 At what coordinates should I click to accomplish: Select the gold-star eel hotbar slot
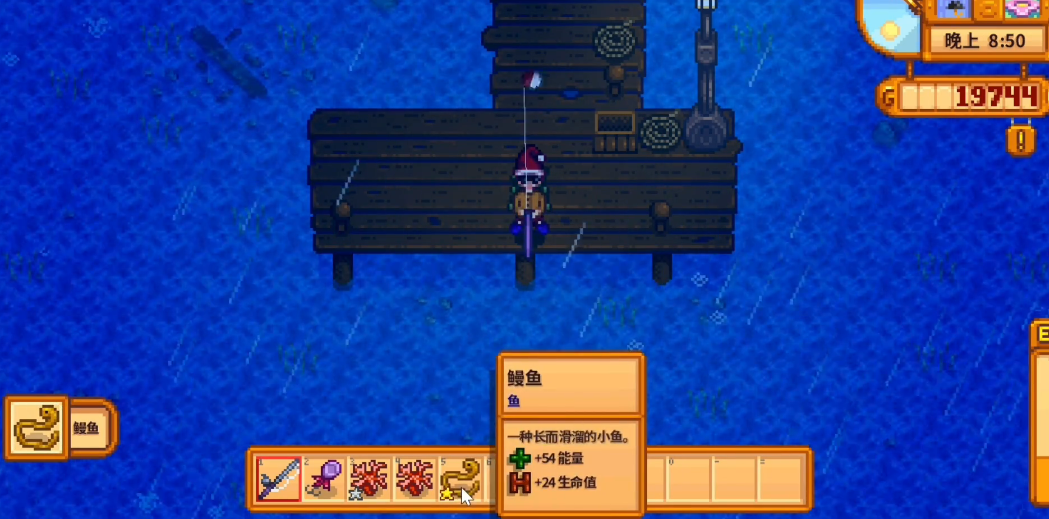[x=459, y=479]
